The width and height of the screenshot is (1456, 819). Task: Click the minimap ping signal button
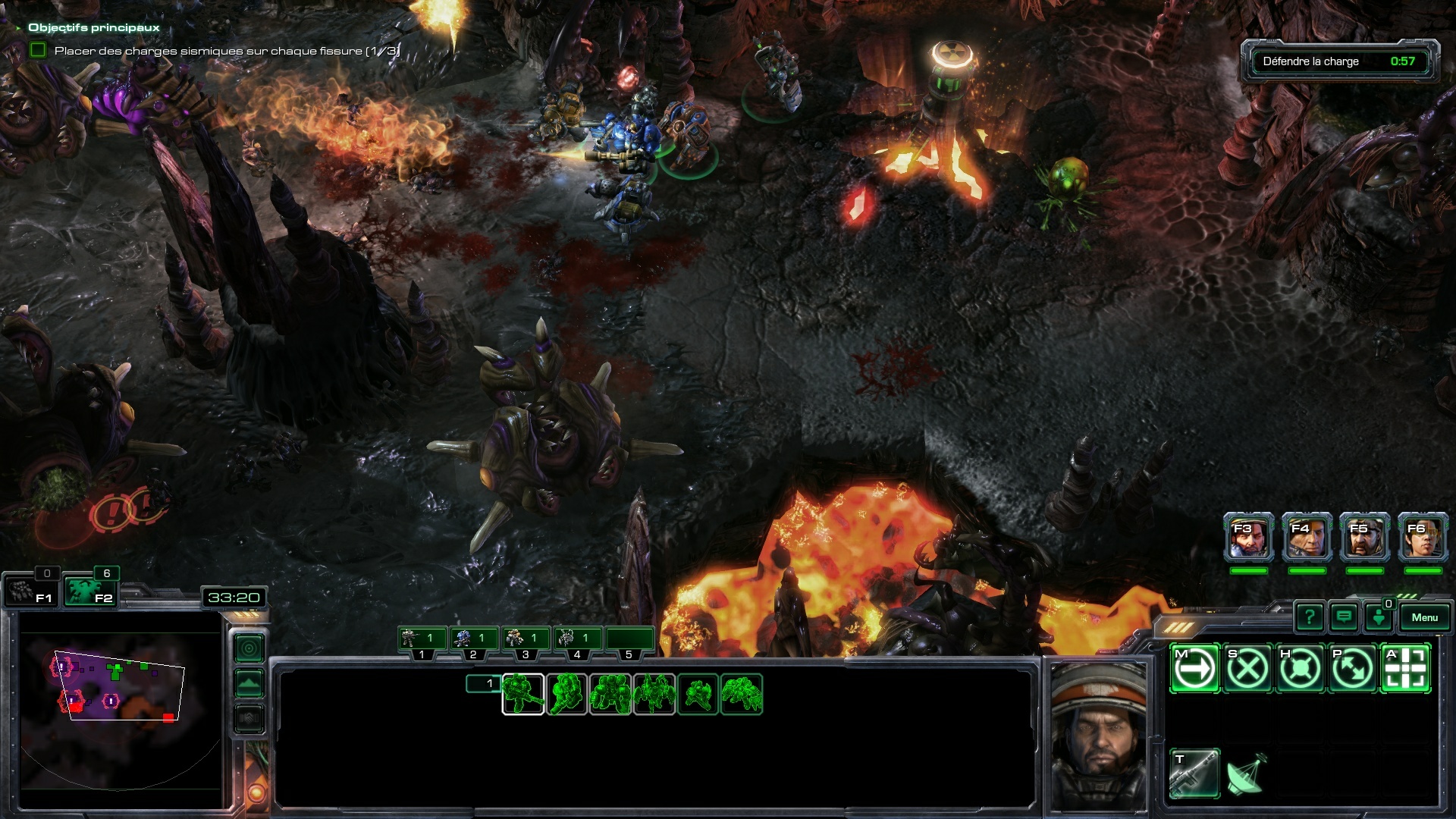(x=249, y=648)
